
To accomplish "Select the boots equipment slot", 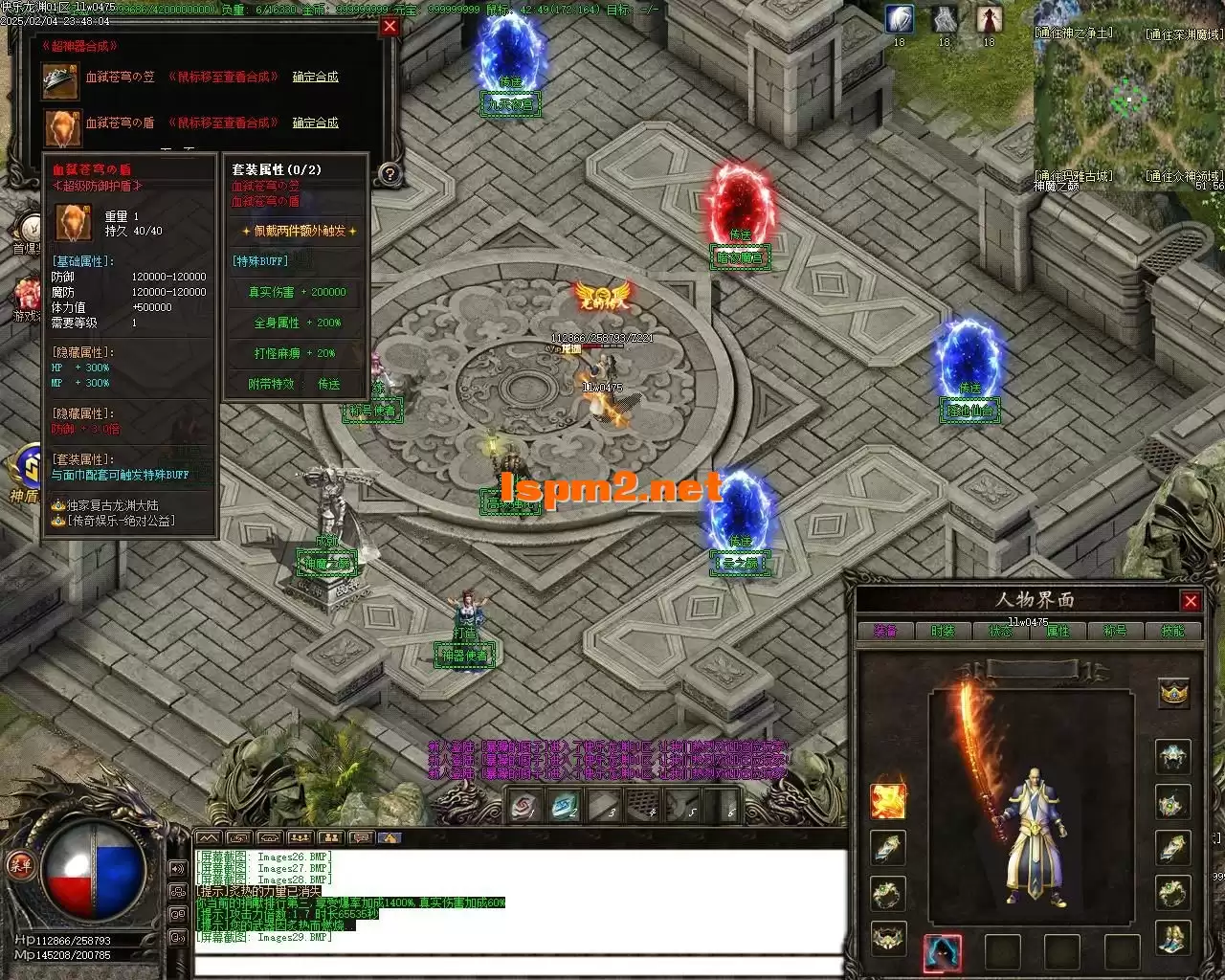I will coord(1173,937).
